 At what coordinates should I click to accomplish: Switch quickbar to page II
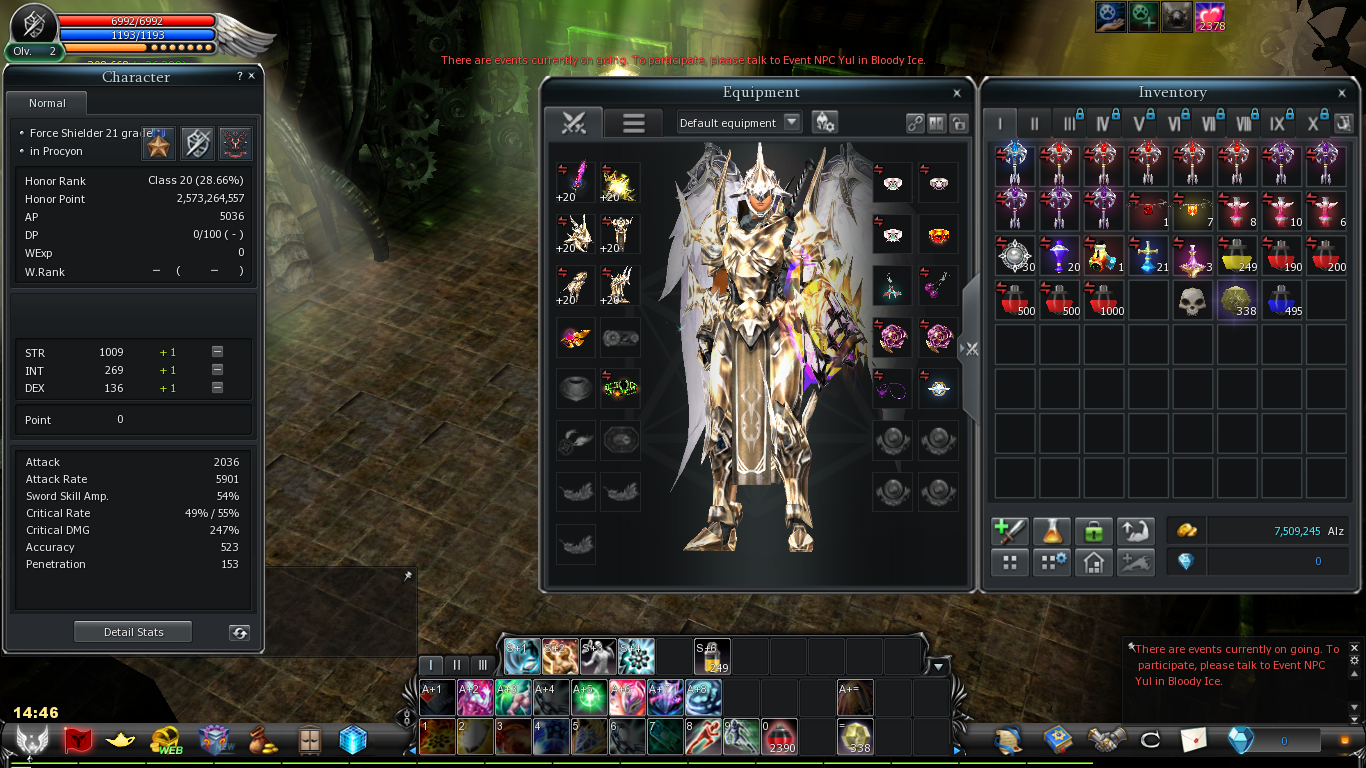(457, 665)
